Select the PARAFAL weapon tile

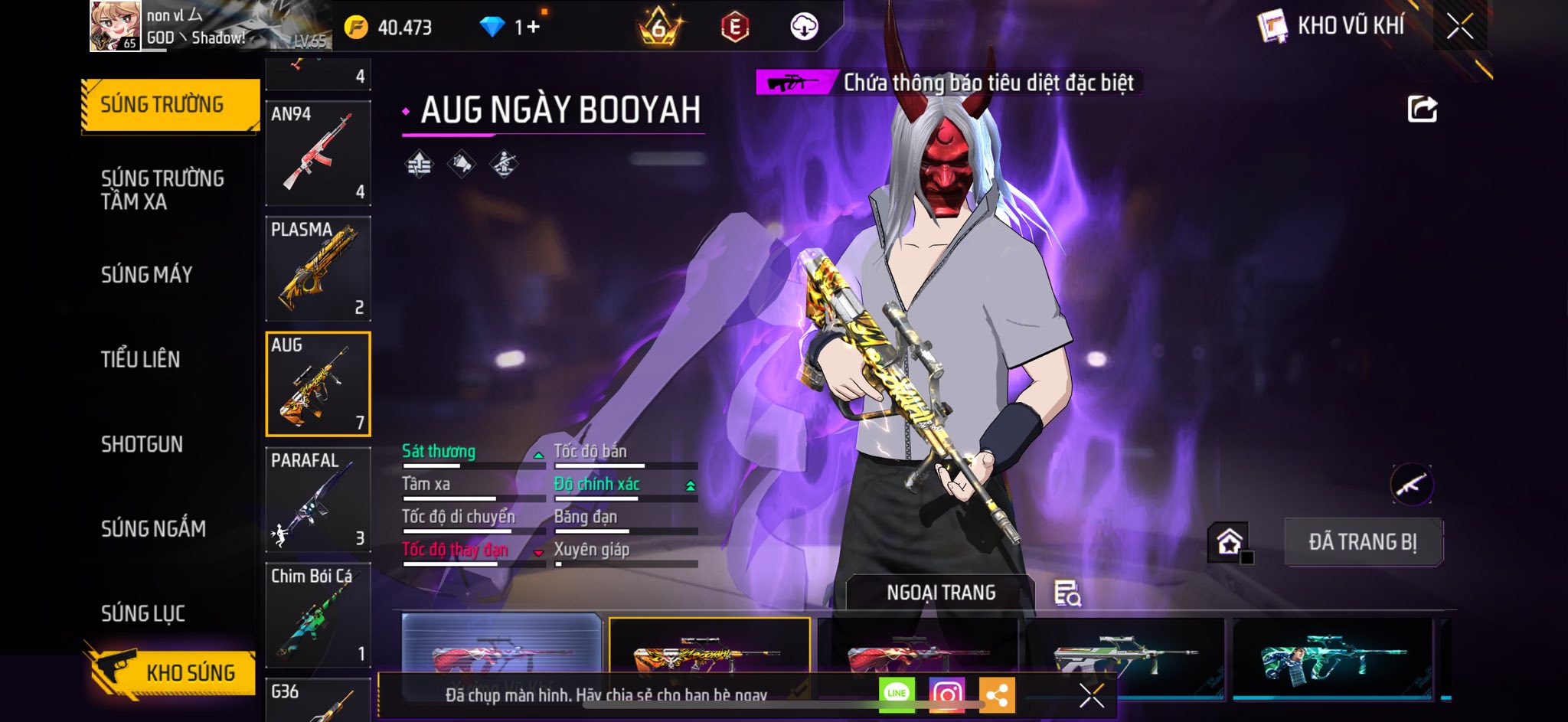pos(318,500)
